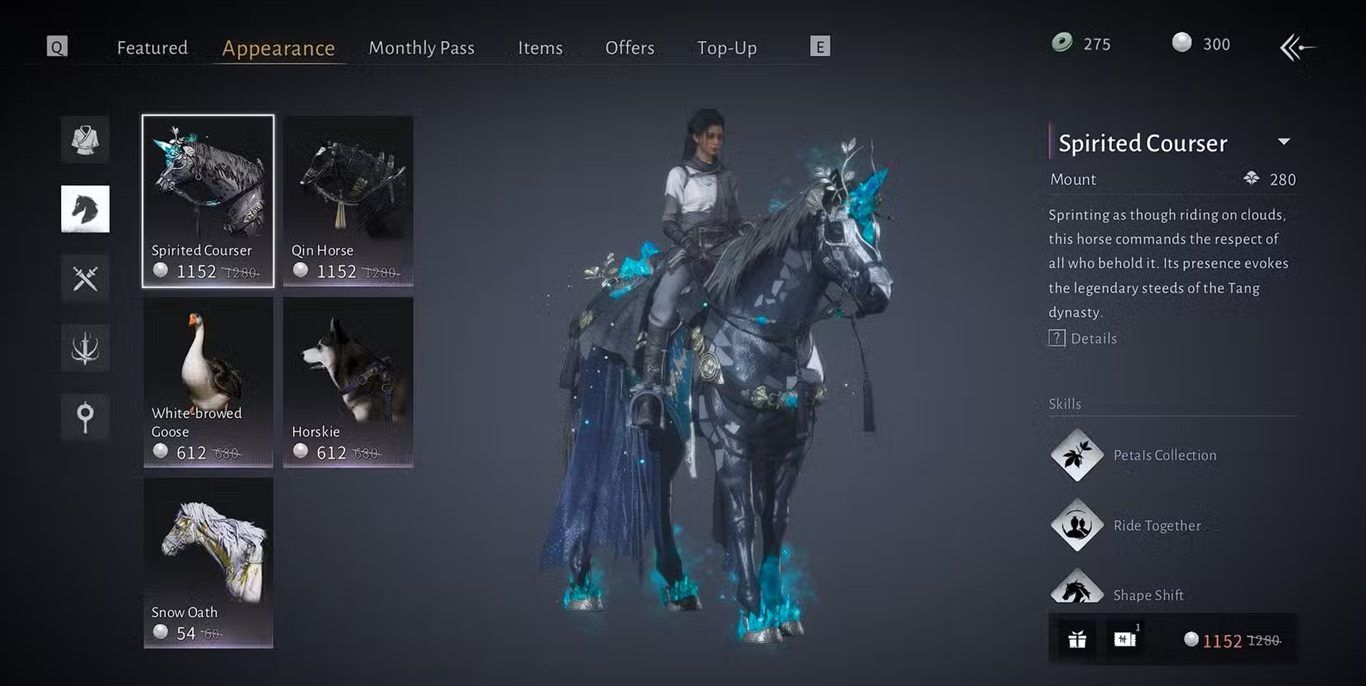Expand the Spirited Courser dropdown arrow
The image size is (1366, 686).
click(1284, 142)
